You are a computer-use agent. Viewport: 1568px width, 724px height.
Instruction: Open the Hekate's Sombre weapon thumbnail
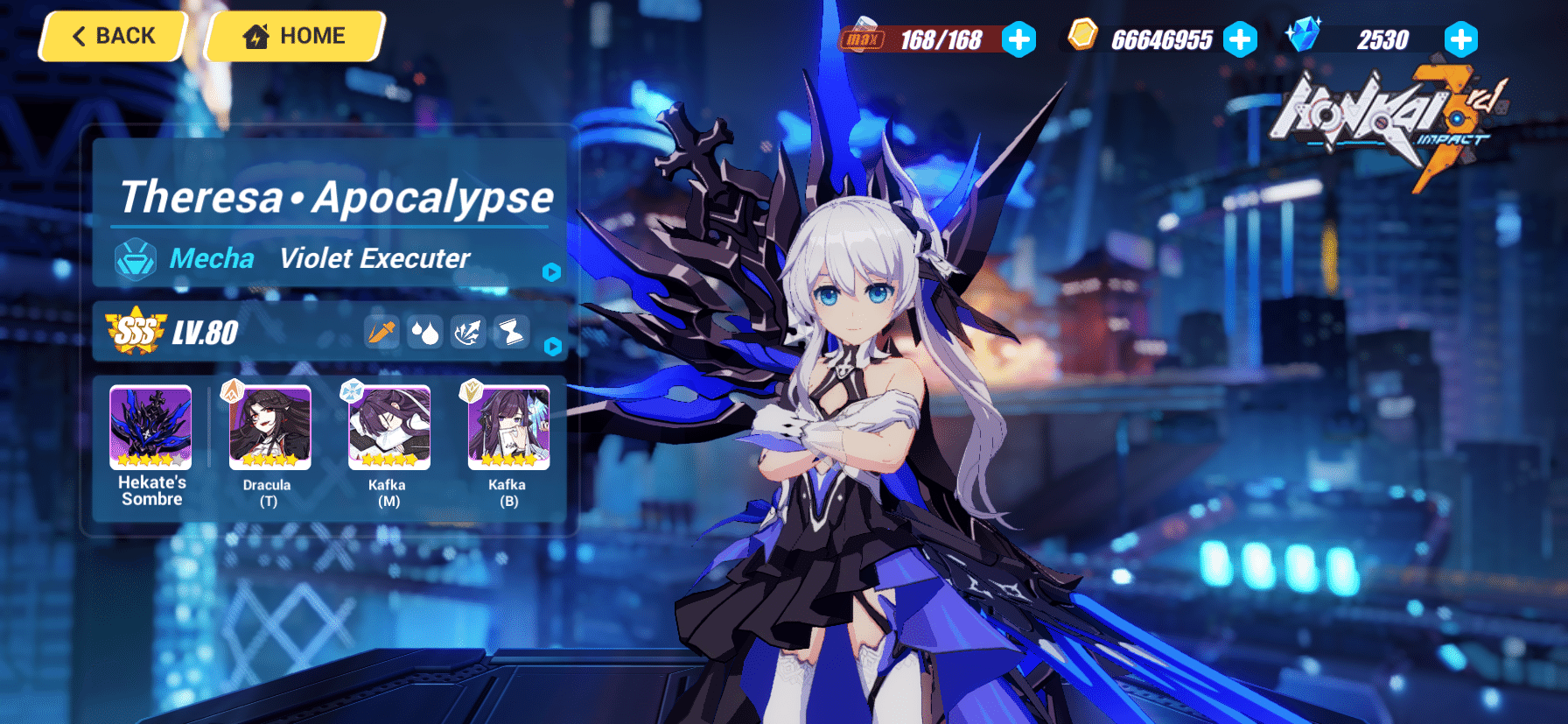click(x=150, y=426)
